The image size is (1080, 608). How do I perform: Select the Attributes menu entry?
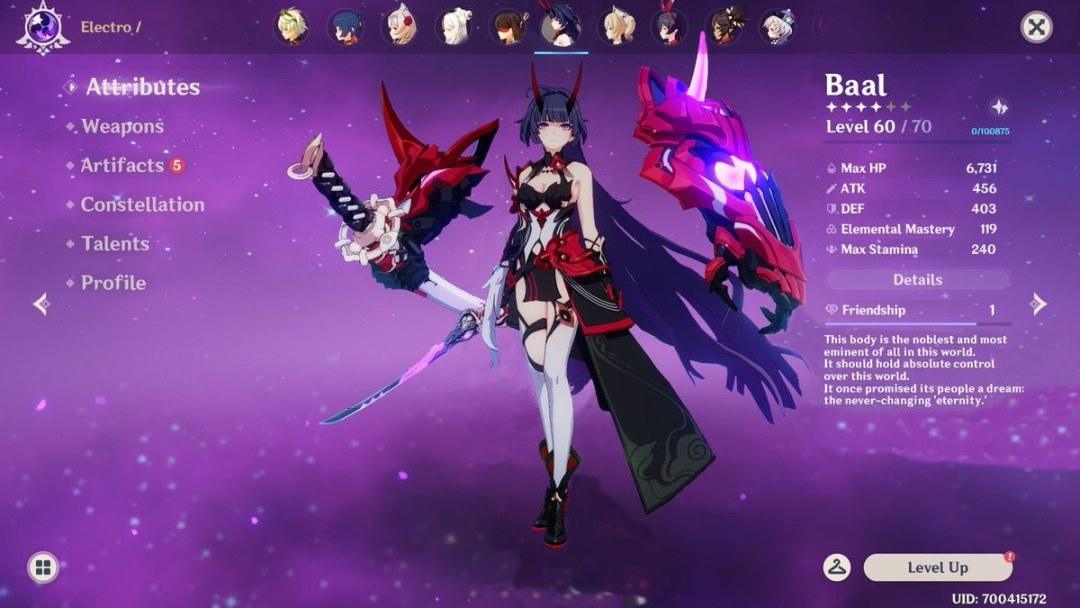(x=142, y=87)
